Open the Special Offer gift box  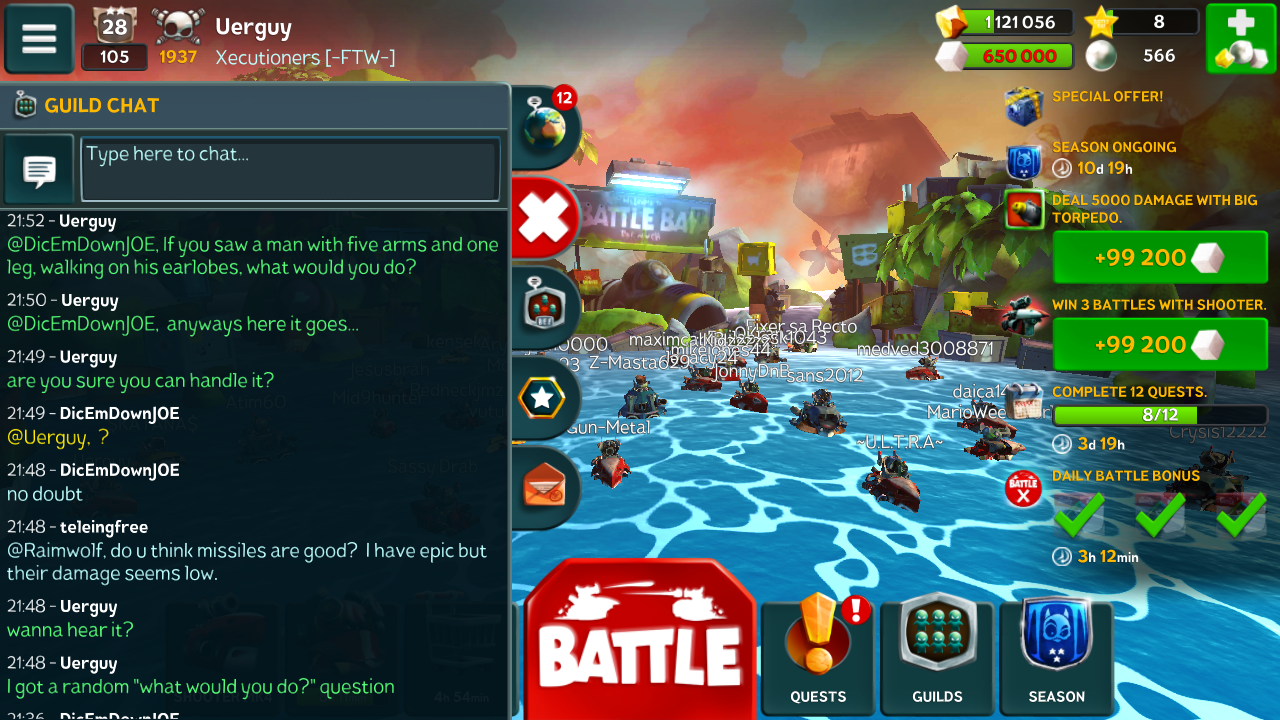pyautogui.click(x=1024, y=106)
